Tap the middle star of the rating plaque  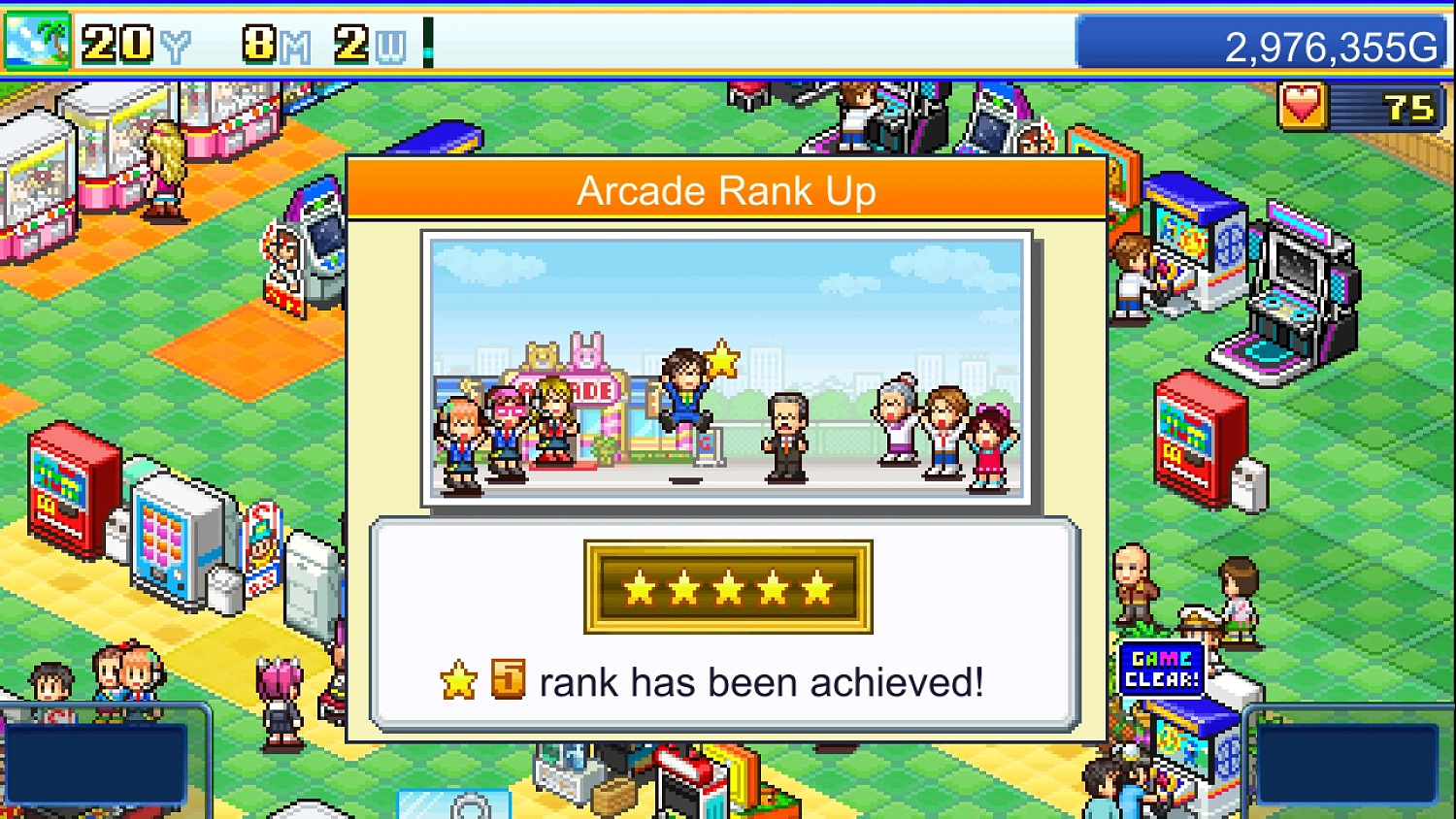coord(726,587)
